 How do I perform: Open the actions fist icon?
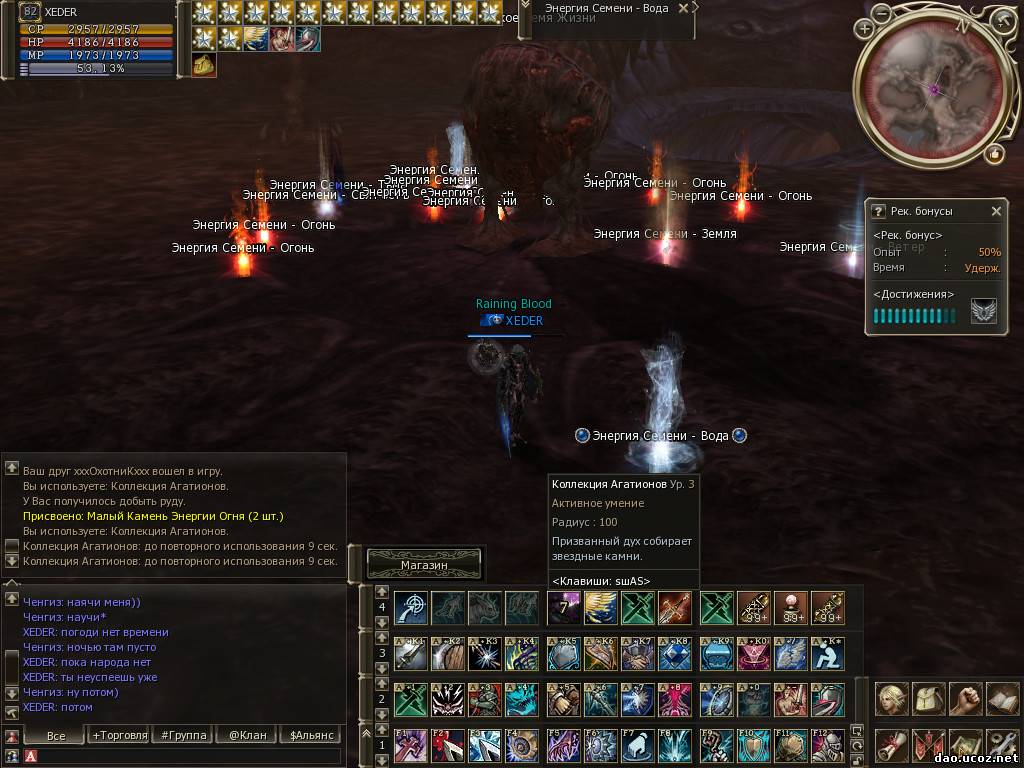tap(965, 699)
